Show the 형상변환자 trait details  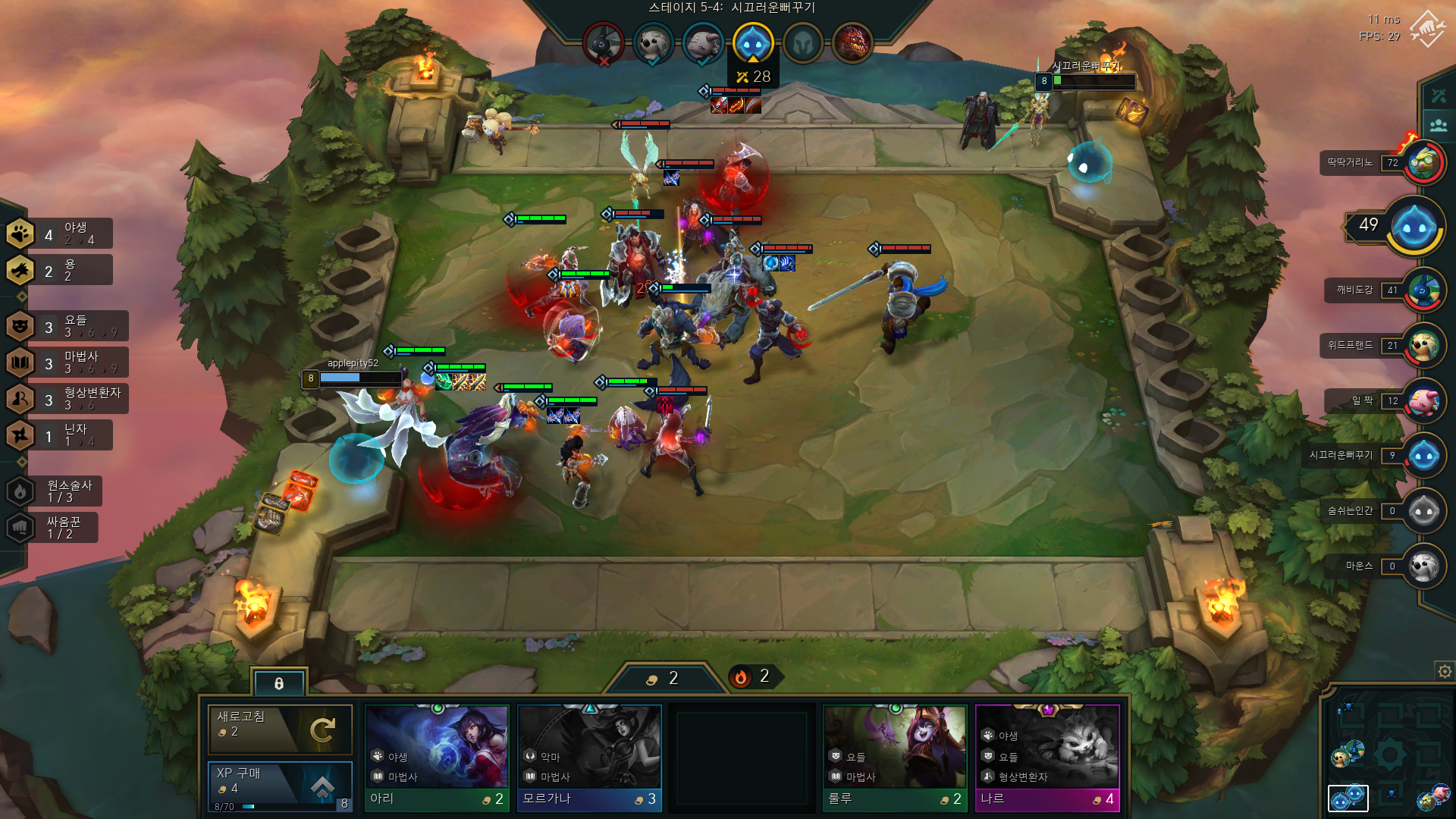(x=67, y=399)
